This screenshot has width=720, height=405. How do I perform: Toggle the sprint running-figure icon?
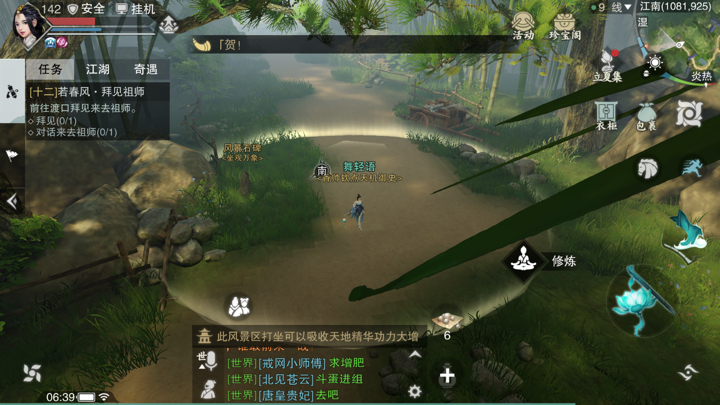(x=692, y=167)
